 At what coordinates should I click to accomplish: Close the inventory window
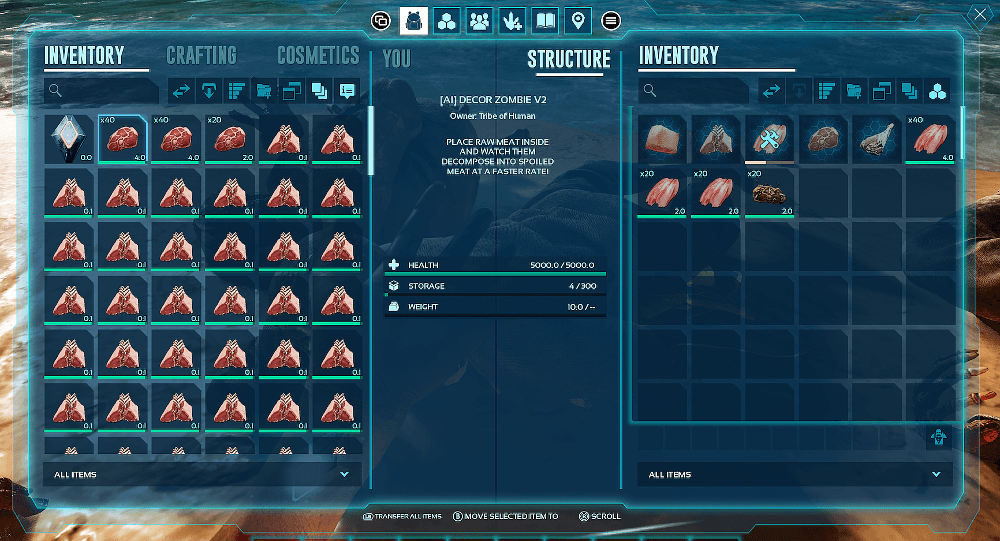[x=979, y=15]
